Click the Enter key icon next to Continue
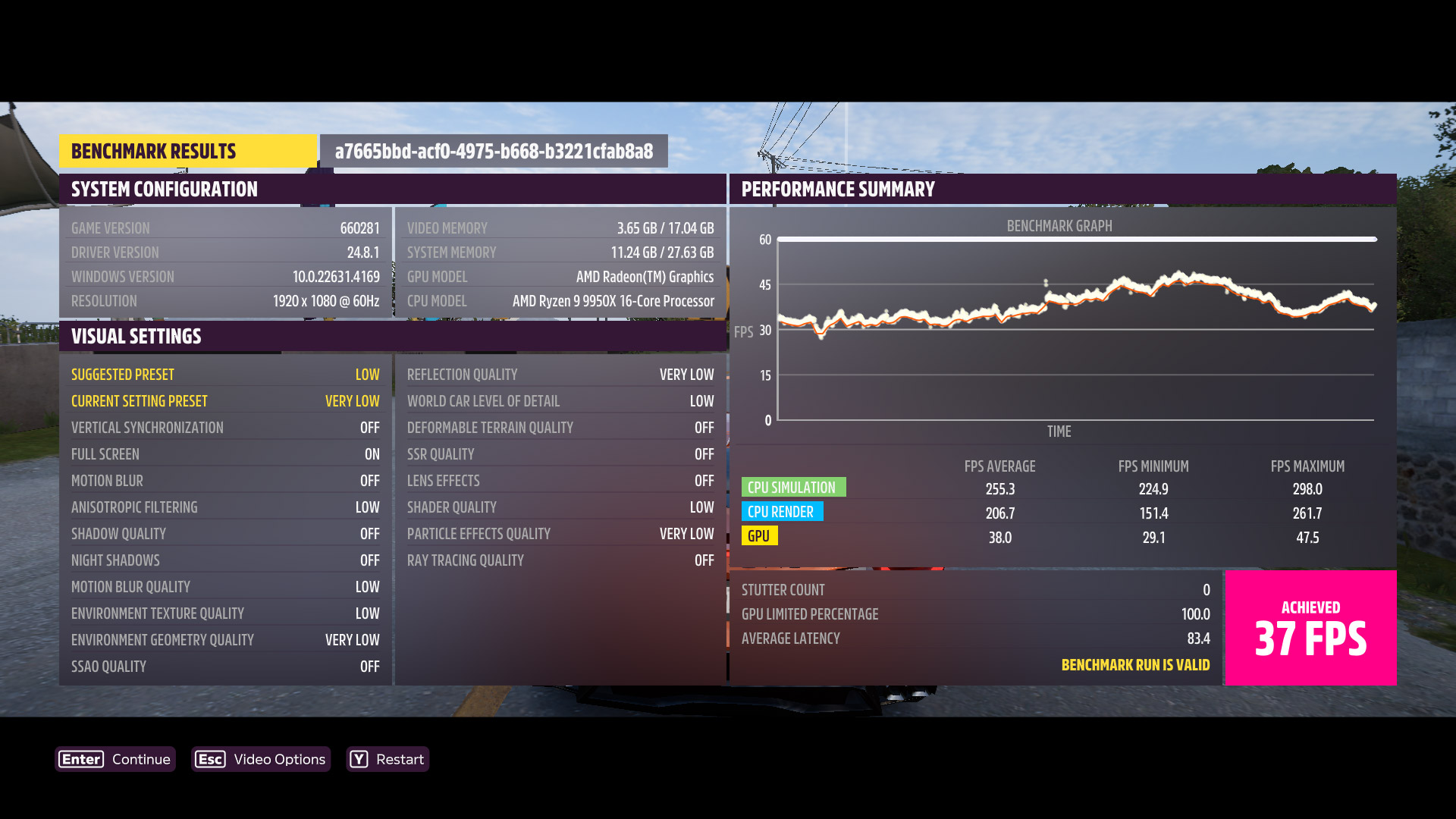 80,759
